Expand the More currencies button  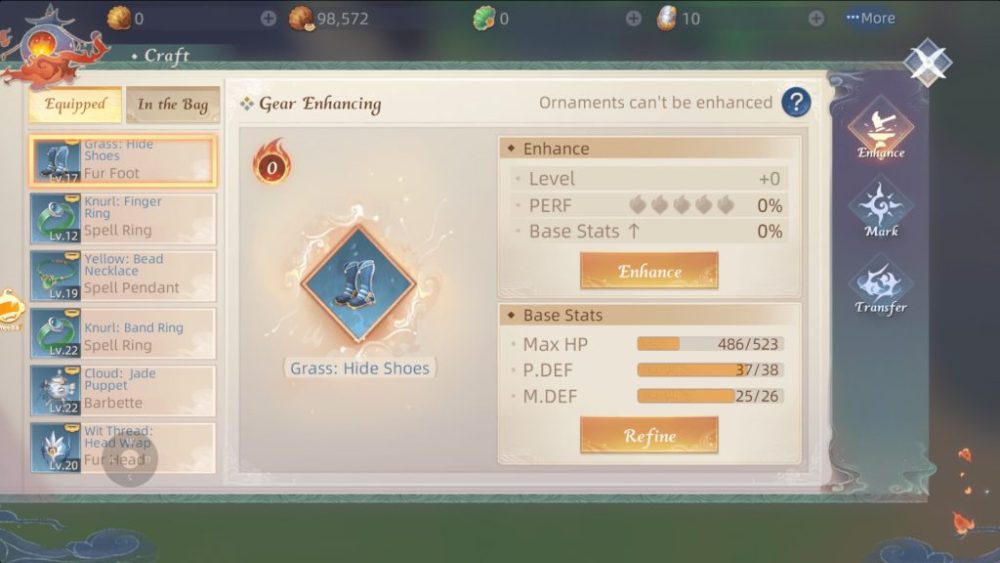(869, 18)
